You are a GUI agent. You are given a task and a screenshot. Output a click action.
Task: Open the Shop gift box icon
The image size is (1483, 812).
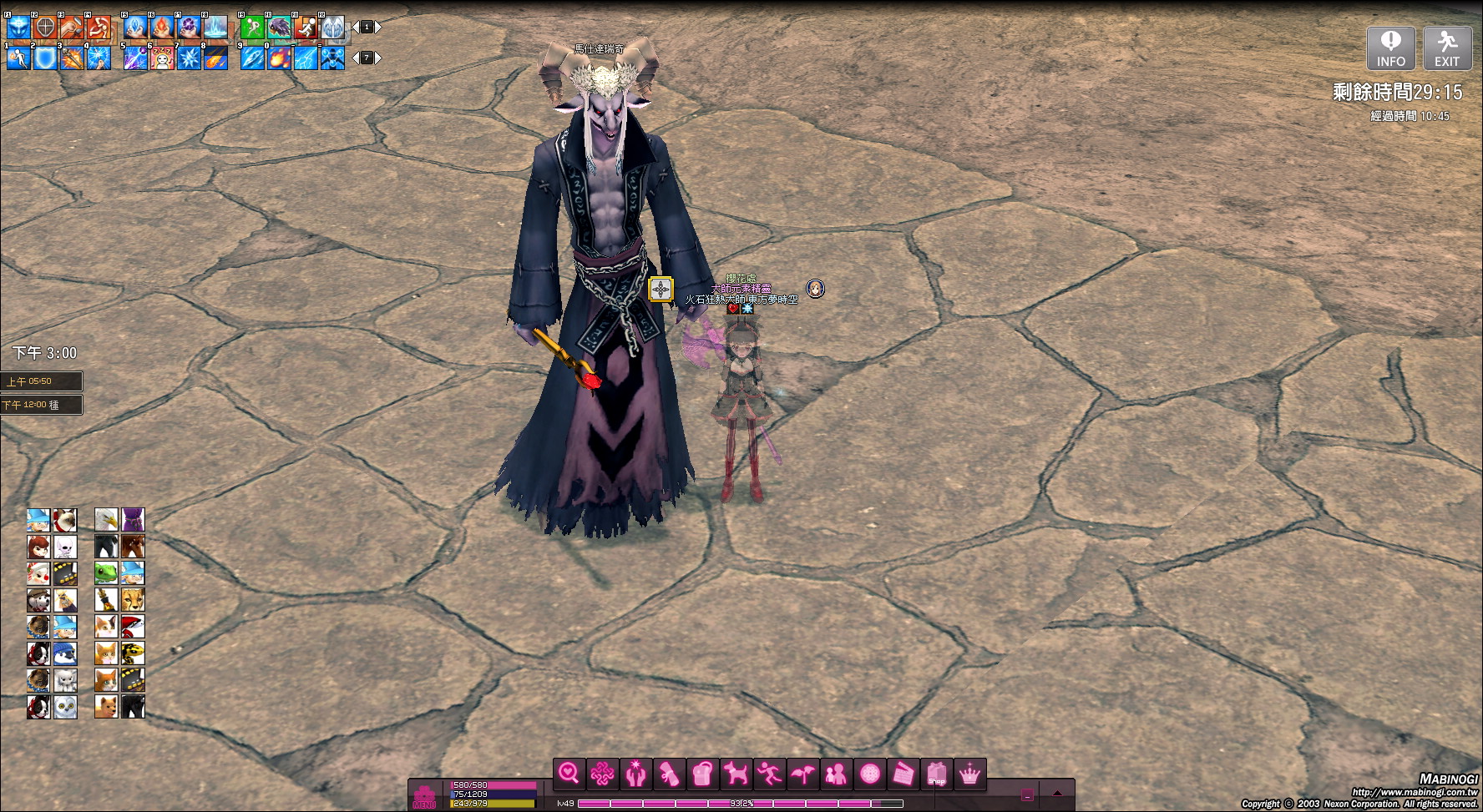pyautogui.click(x=936, y=774)
